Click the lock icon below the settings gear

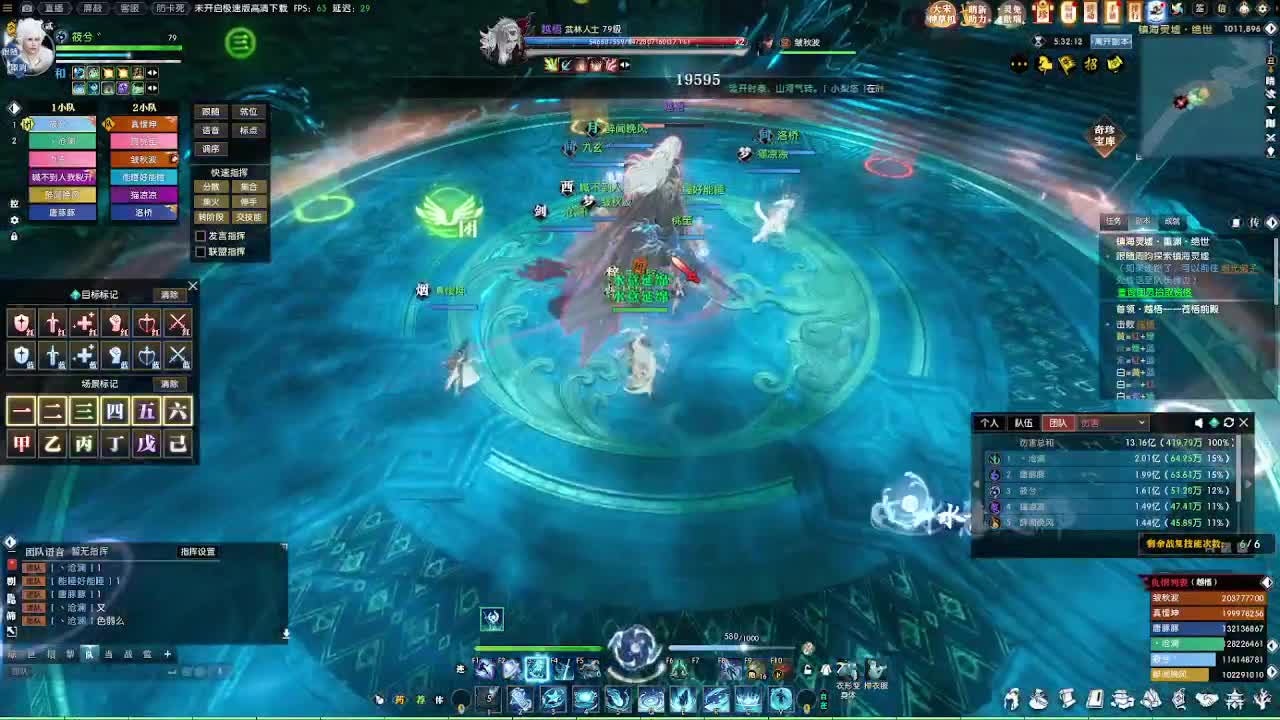15,237
